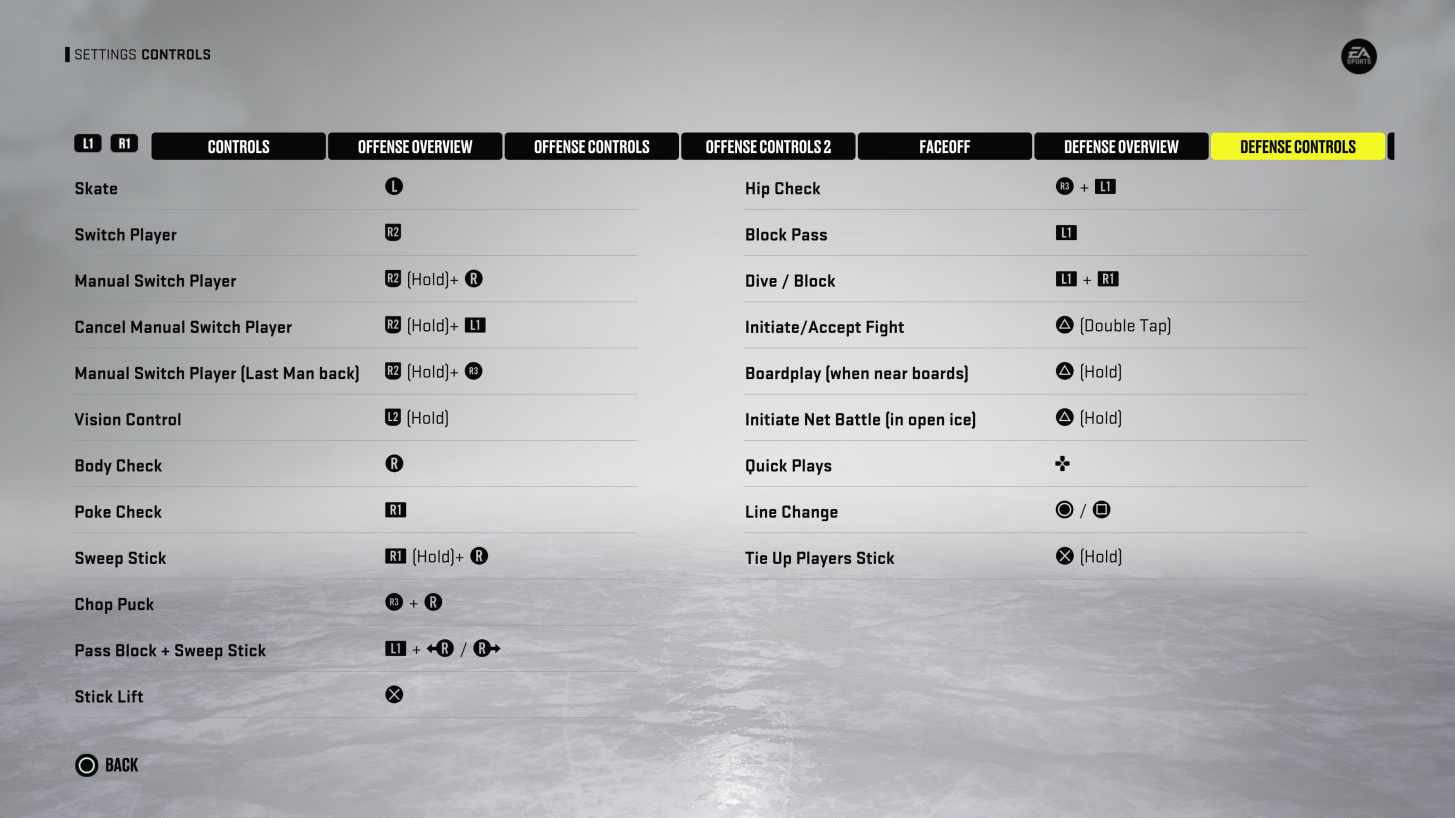Click the EA Sports logo
The image size is (1455, 818).
pyautogui.click(x=1359, y=56)
